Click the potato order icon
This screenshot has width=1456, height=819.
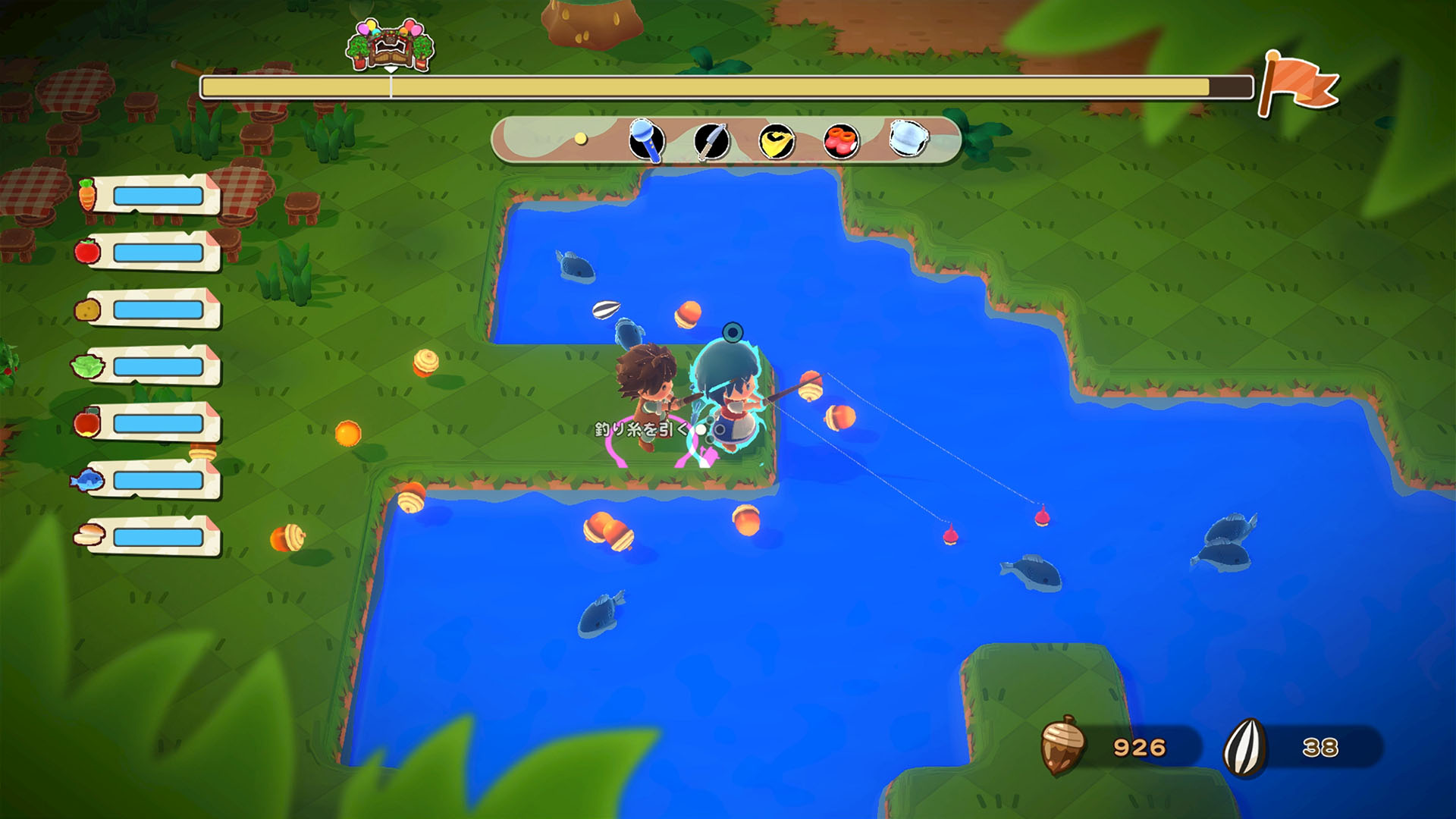[x=86, y=308]
